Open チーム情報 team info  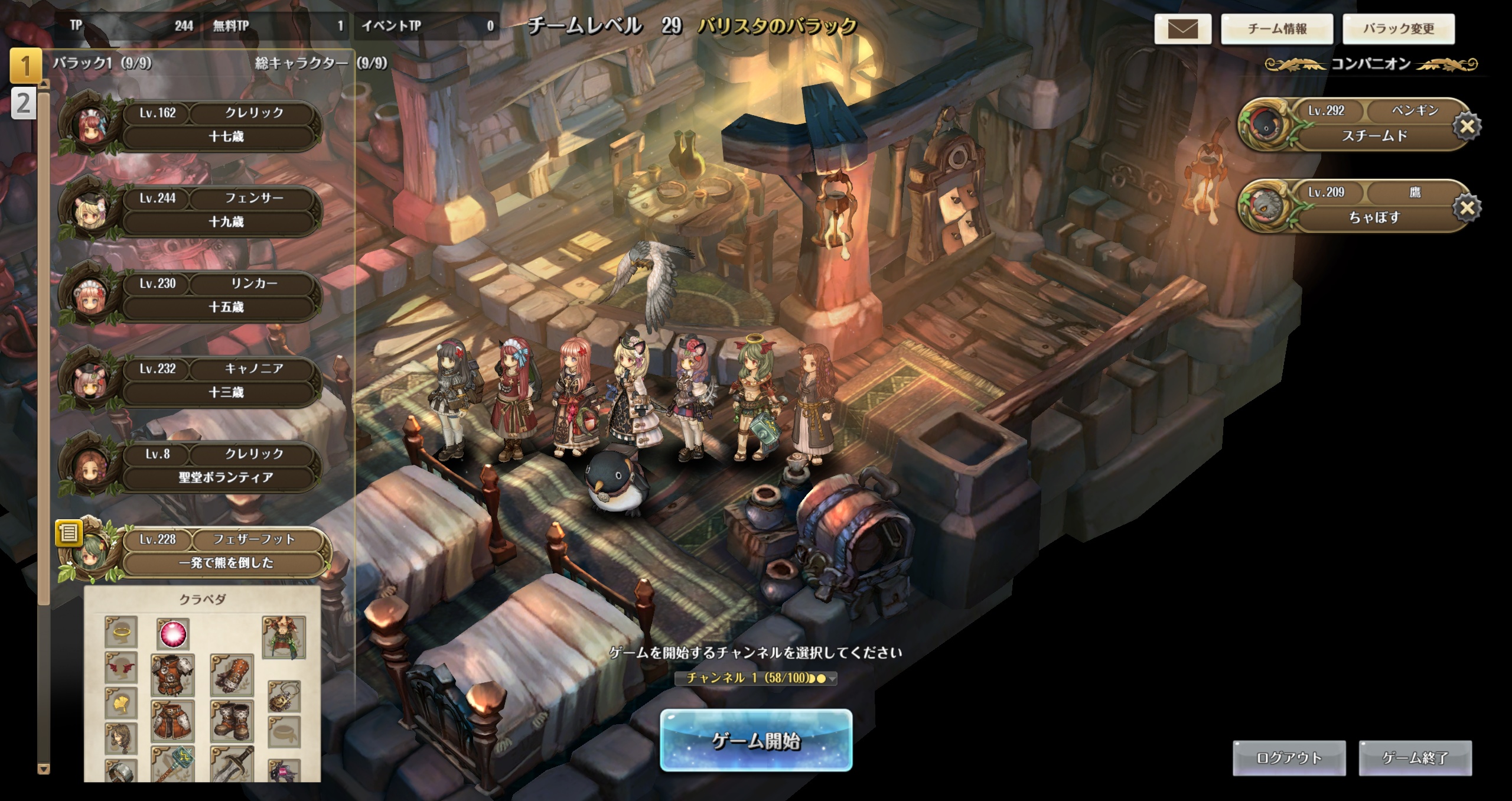pos(1277,28)
